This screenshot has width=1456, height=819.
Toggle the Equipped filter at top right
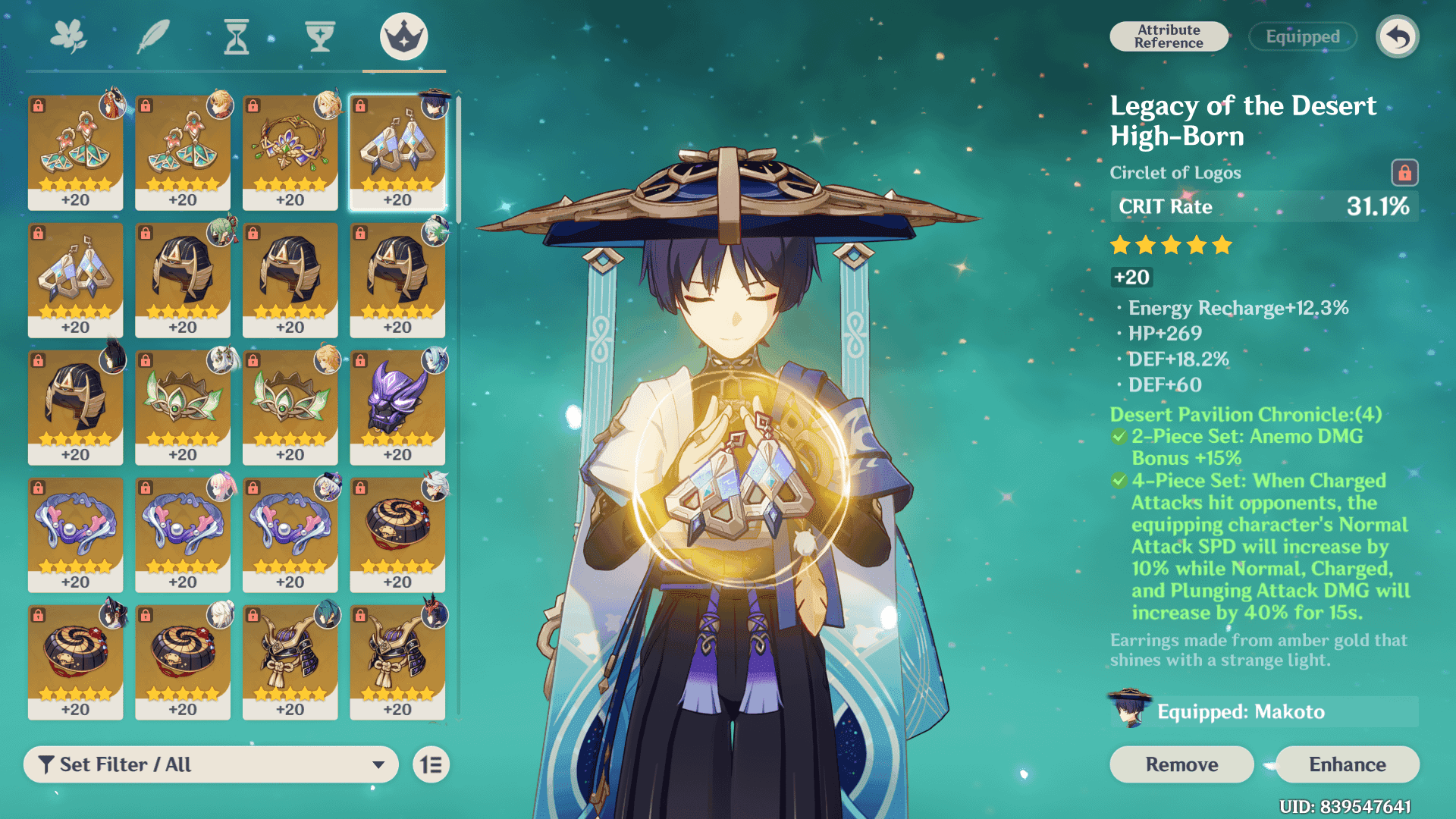(x=1302, y=36)
